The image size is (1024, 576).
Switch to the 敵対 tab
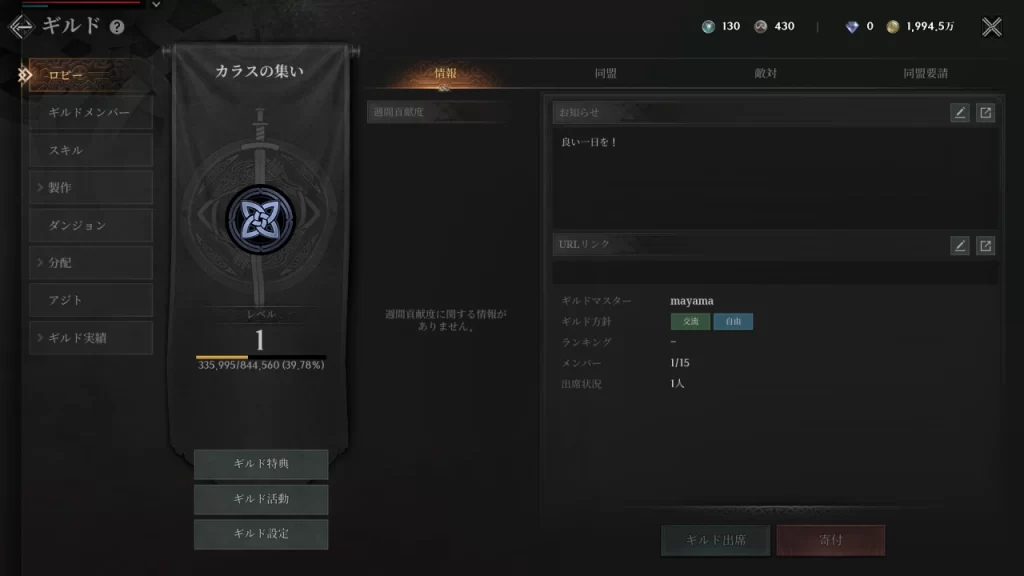click(766, 73)
